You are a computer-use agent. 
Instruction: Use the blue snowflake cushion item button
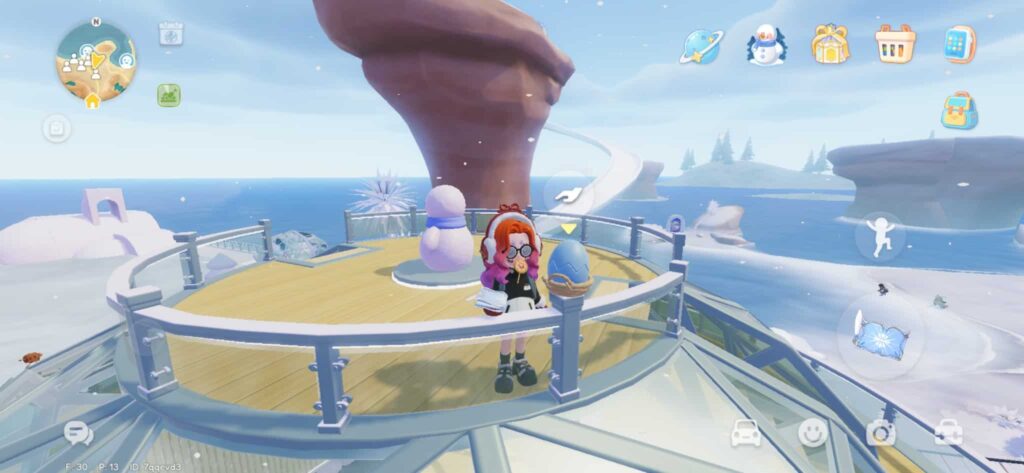880,336
